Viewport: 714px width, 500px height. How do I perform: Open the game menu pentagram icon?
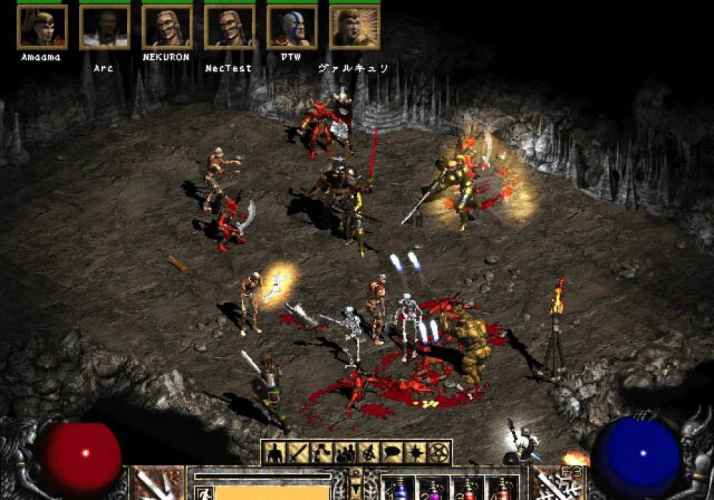pyautogui.click(x=437, y=453)
